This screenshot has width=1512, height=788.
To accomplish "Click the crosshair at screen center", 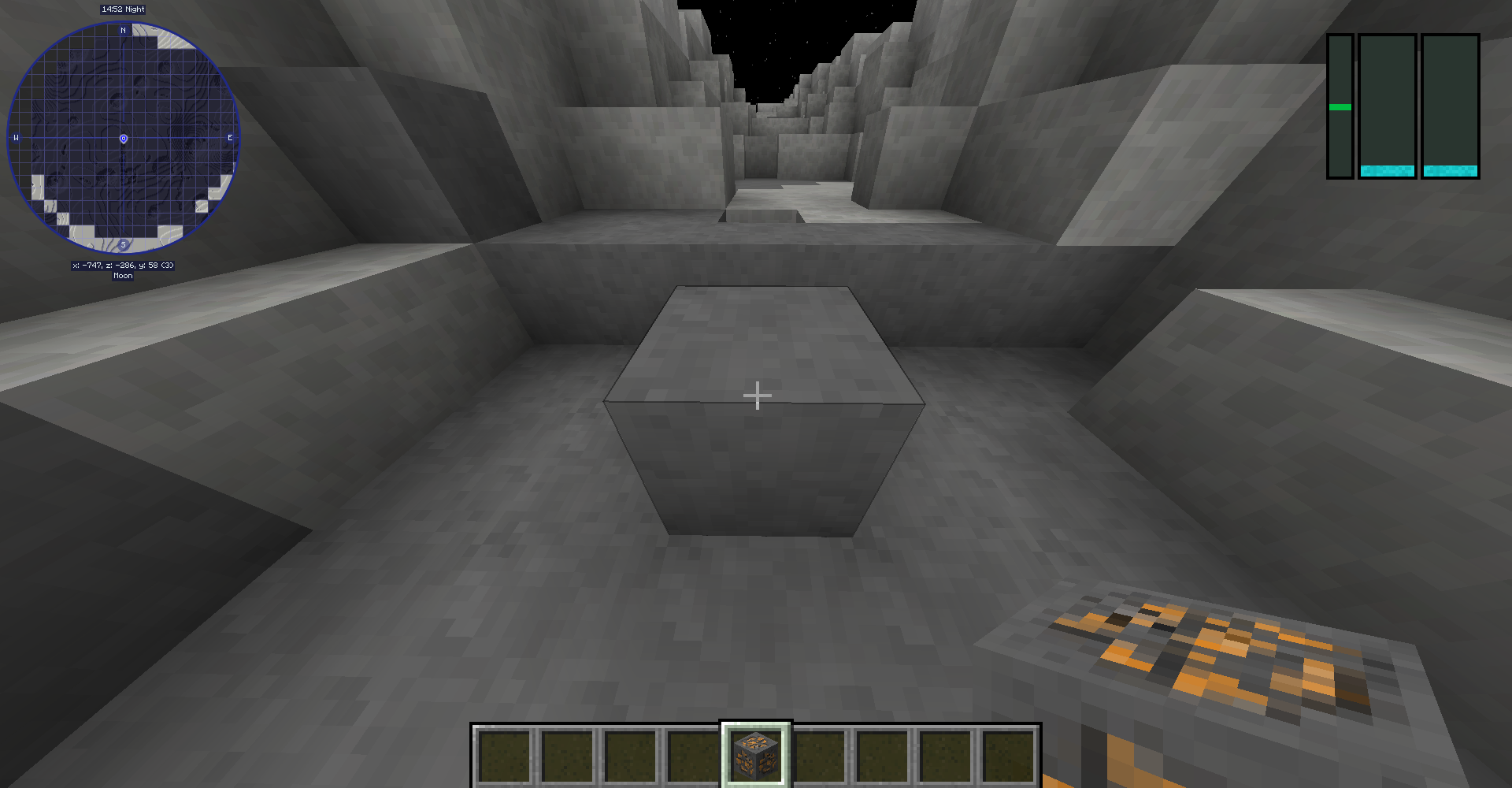I will pyautogui.click(x=756, y=394).
